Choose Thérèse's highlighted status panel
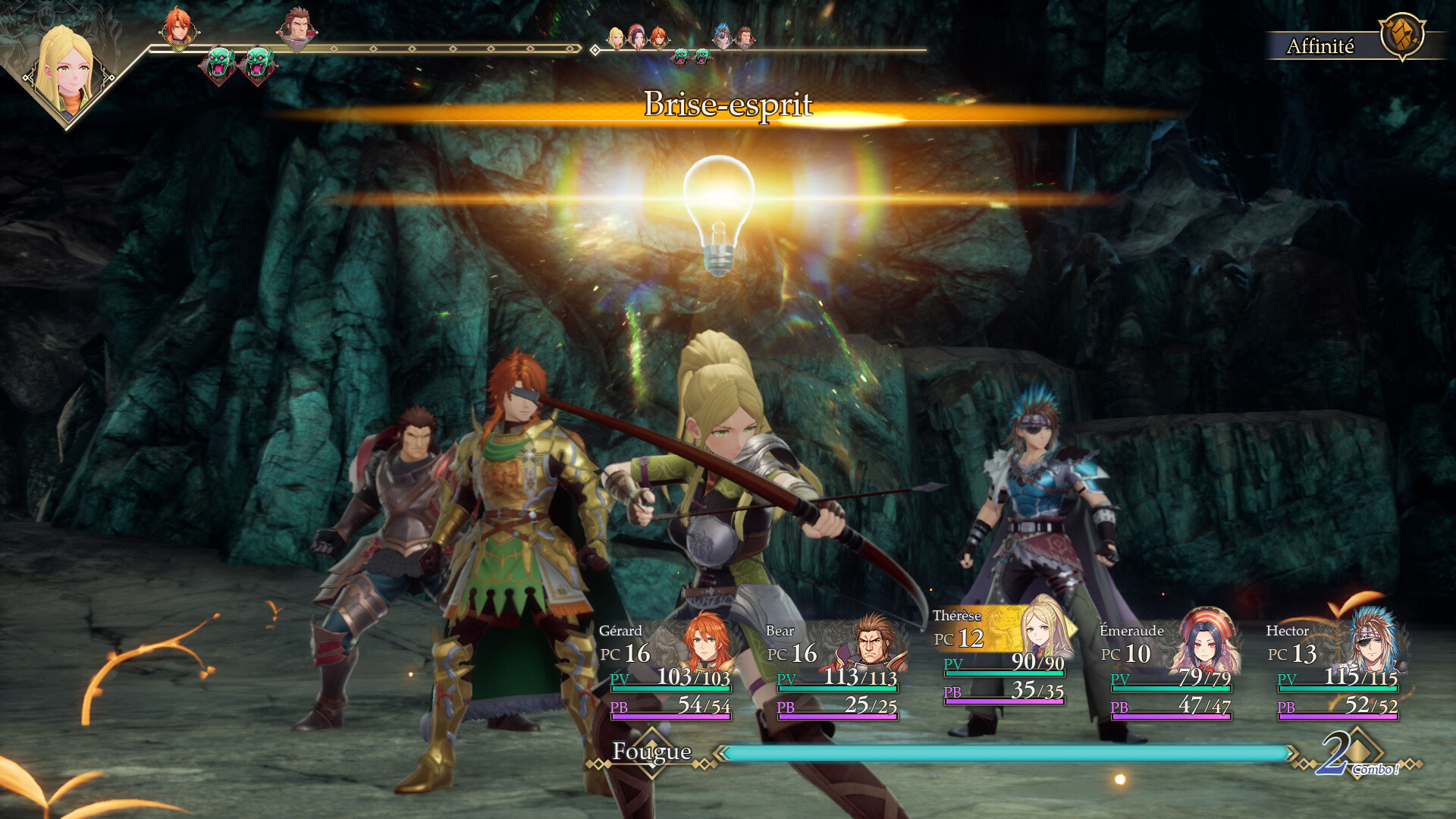Viewport: 1456px width, 819px height. coord(1003,656)
